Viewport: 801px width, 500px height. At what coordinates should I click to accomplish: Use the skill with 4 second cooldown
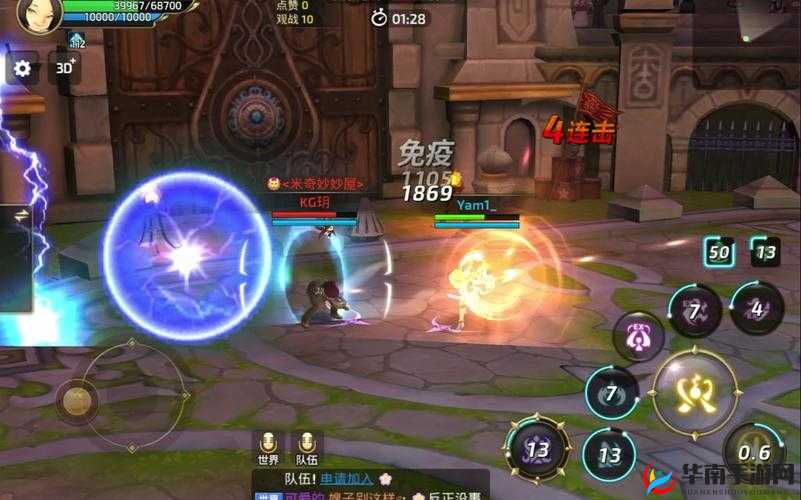click(x=756, y=308)
